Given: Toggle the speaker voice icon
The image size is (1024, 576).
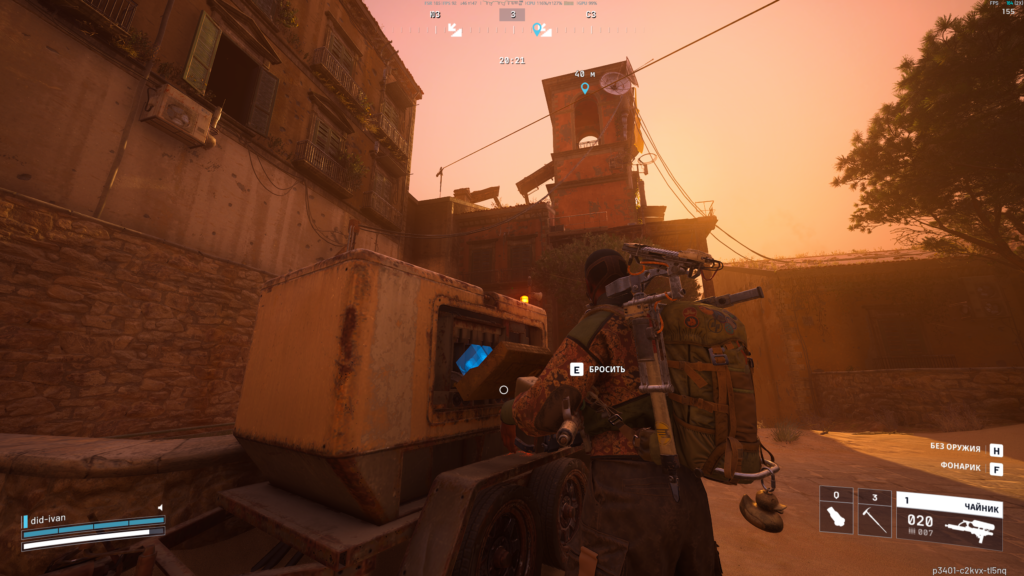Looking at the screenshot, I should pyautogui.click(x=159, y=508).
